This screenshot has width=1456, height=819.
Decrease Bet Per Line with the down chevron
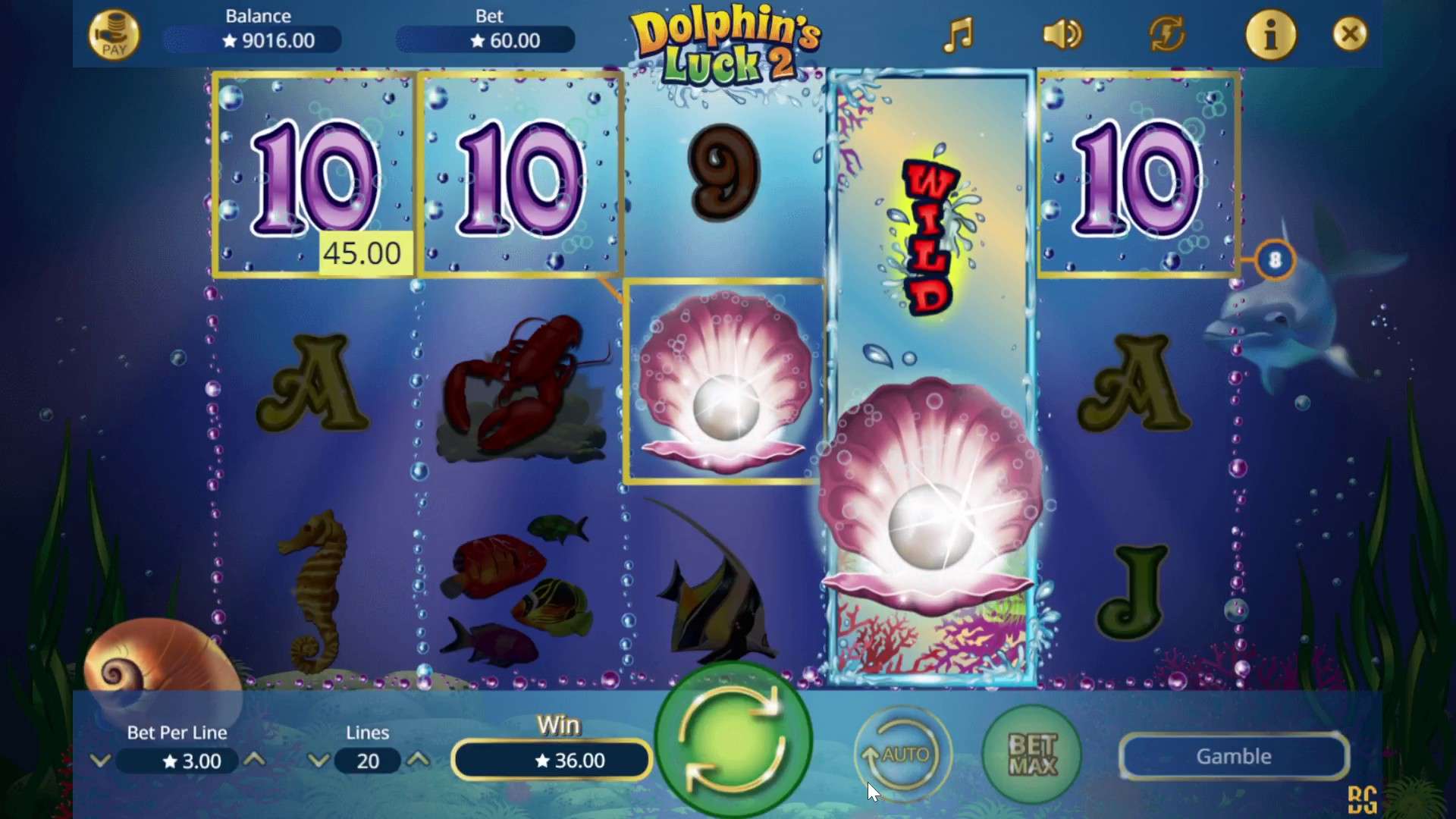[101, 761]
